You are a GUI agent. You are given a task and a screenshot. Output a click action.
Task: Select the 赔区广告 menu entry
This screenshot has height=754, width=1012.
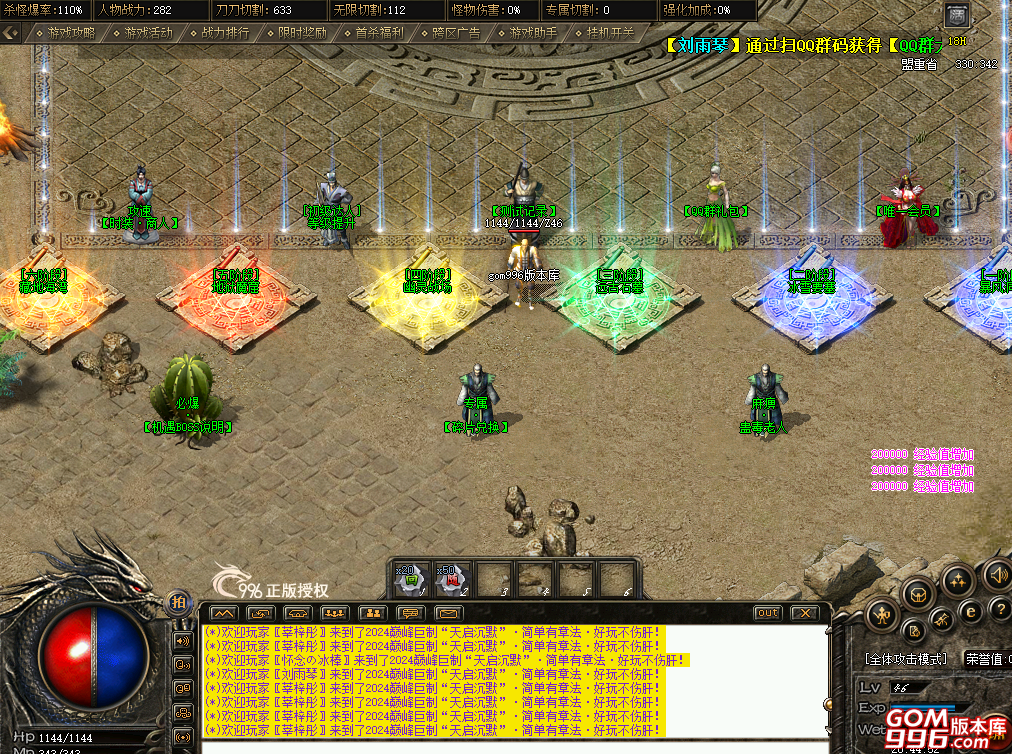tap(457, 33)
